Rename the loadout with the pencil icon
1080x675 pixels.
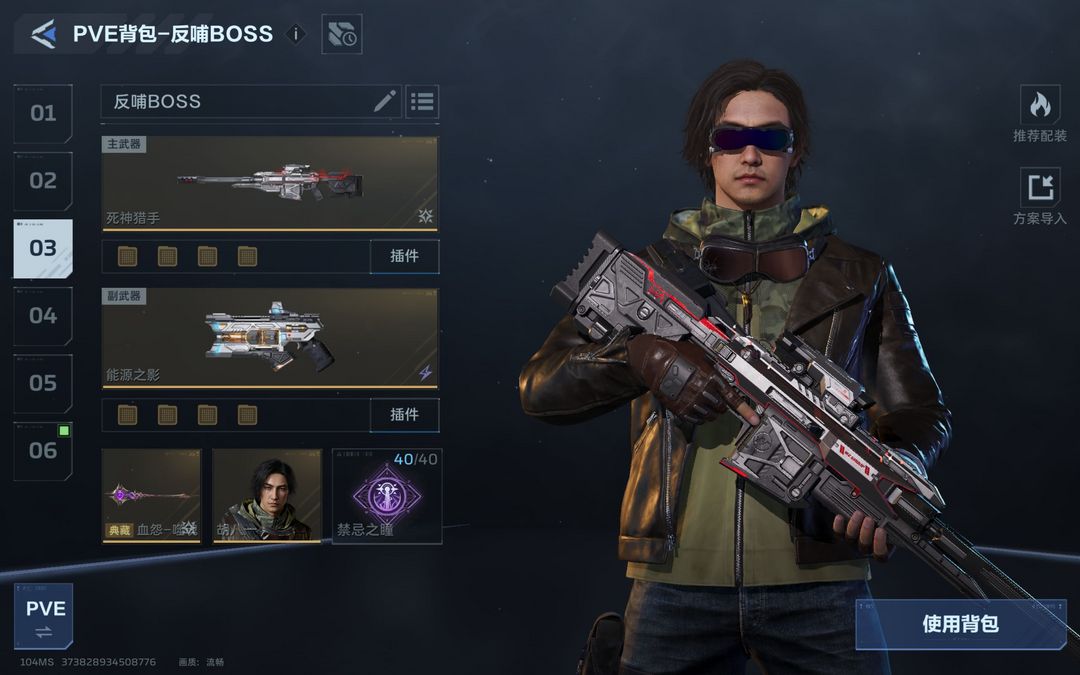click(x=385, y=101)
